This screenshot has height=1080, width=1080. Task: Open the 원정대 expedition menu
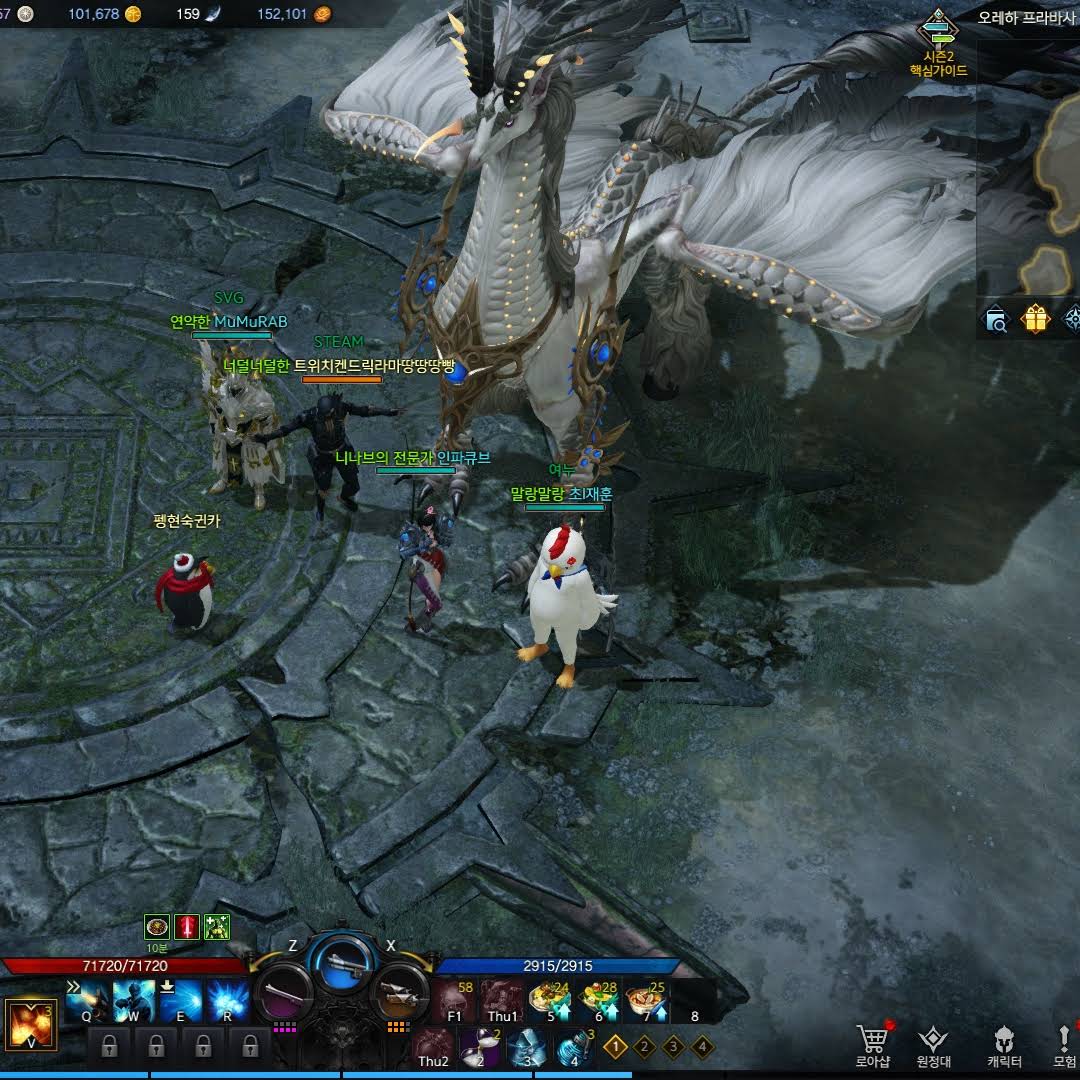(933, 1045)
